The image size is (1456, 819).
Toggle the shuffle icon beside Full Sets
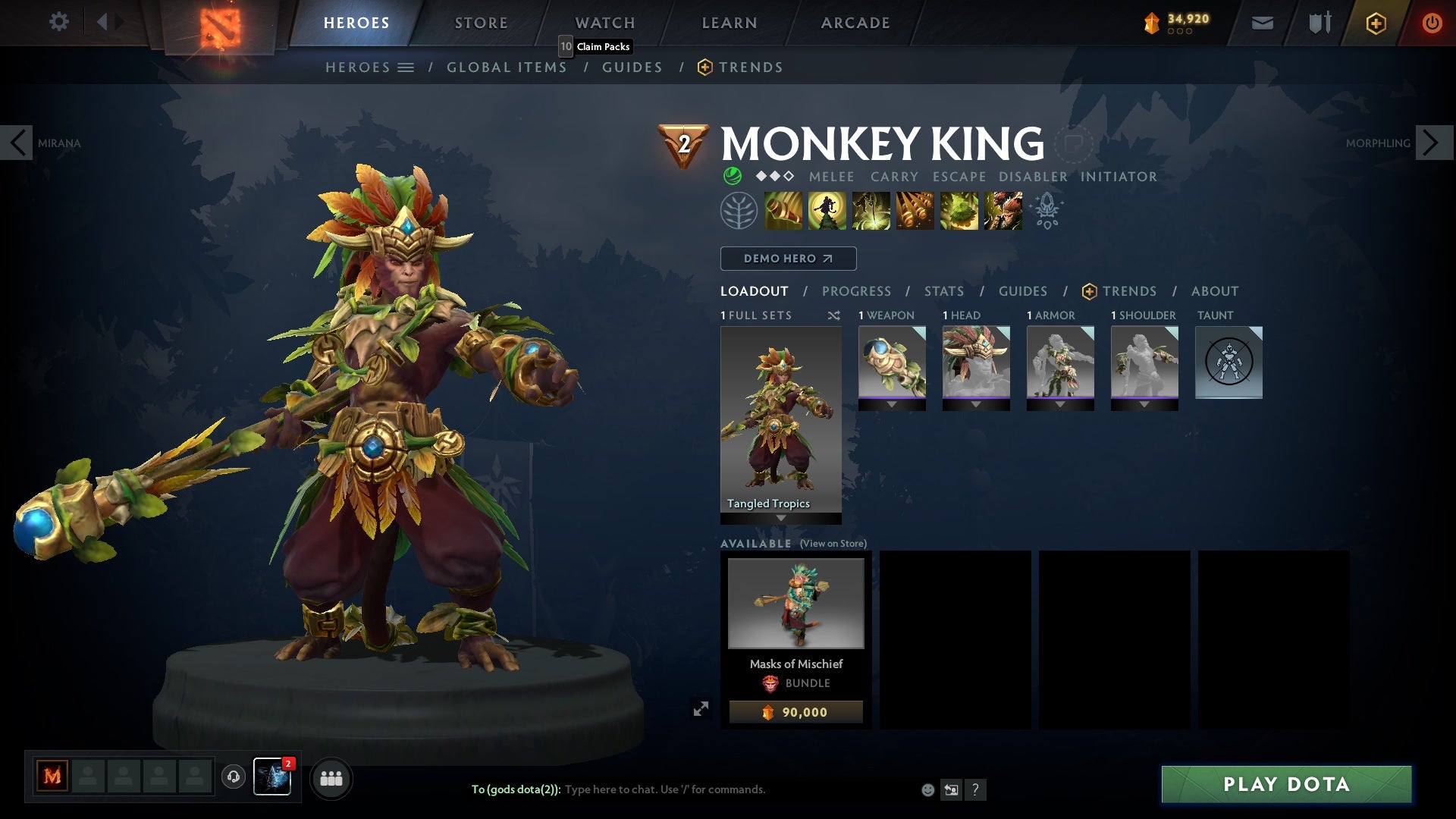(833, 315)
